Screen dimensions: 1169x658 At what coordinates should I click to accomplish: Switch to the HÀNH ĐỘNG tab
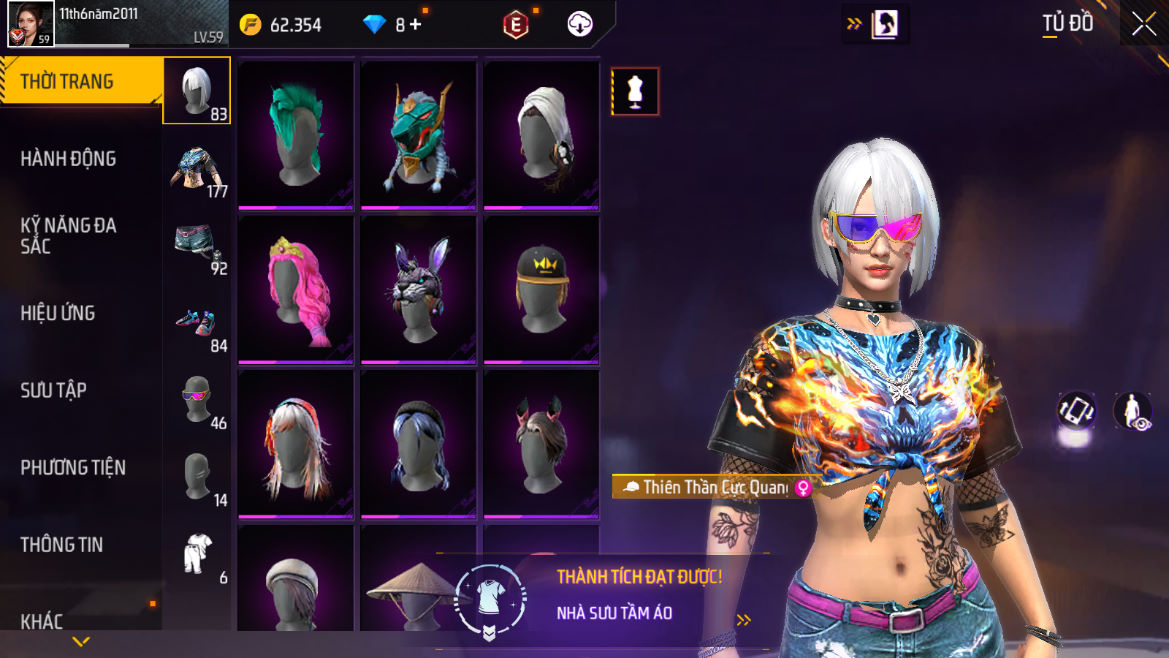(x=68, y=159)
